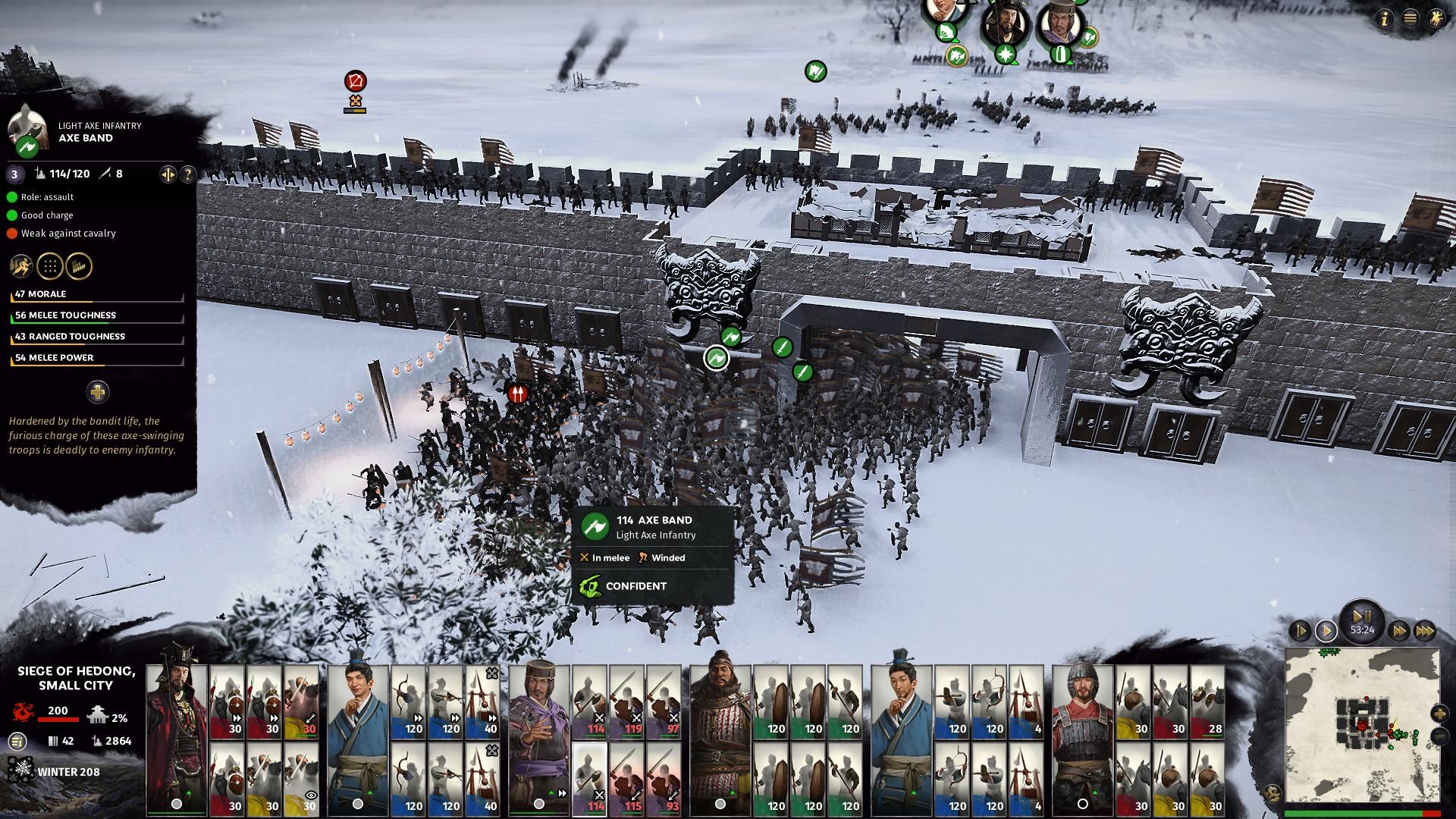The image size is (1456, 819).
Task: Select the purple-robed commander portrait card
Action: (539, 739)
